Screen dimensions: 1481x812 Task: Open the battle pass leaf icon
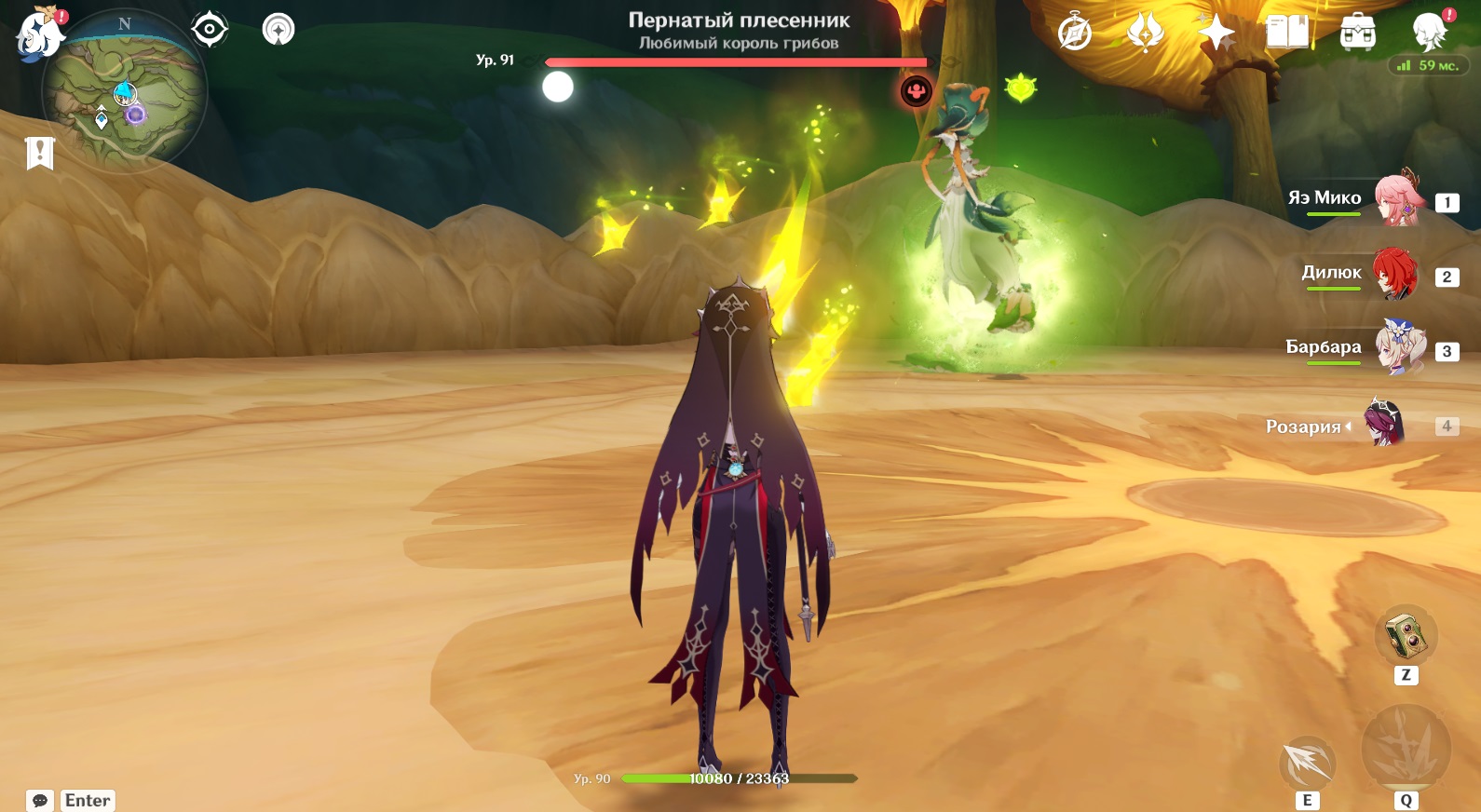pos(1145,34)
